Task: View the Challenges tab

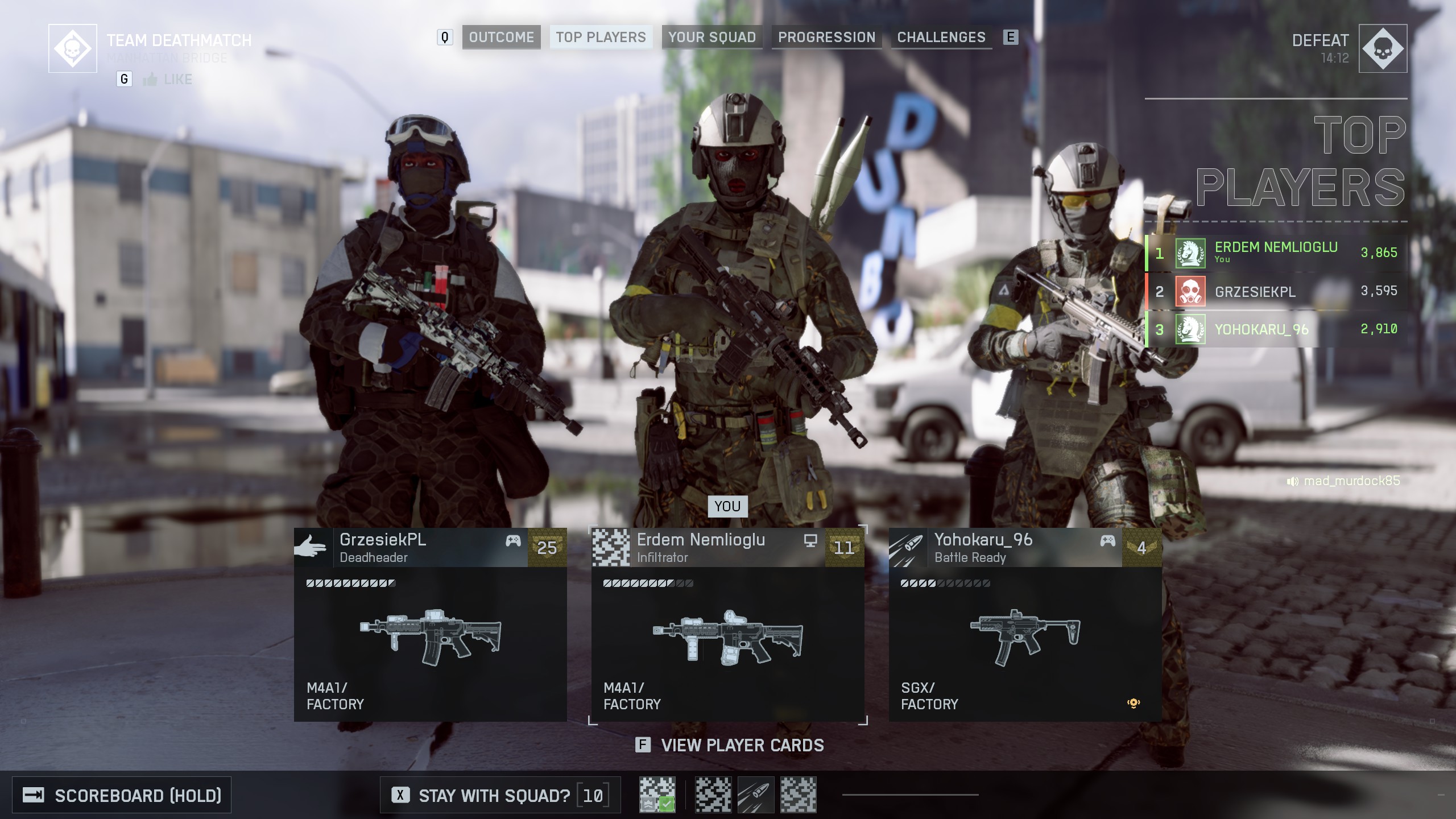Action: (x=941, y=38)
